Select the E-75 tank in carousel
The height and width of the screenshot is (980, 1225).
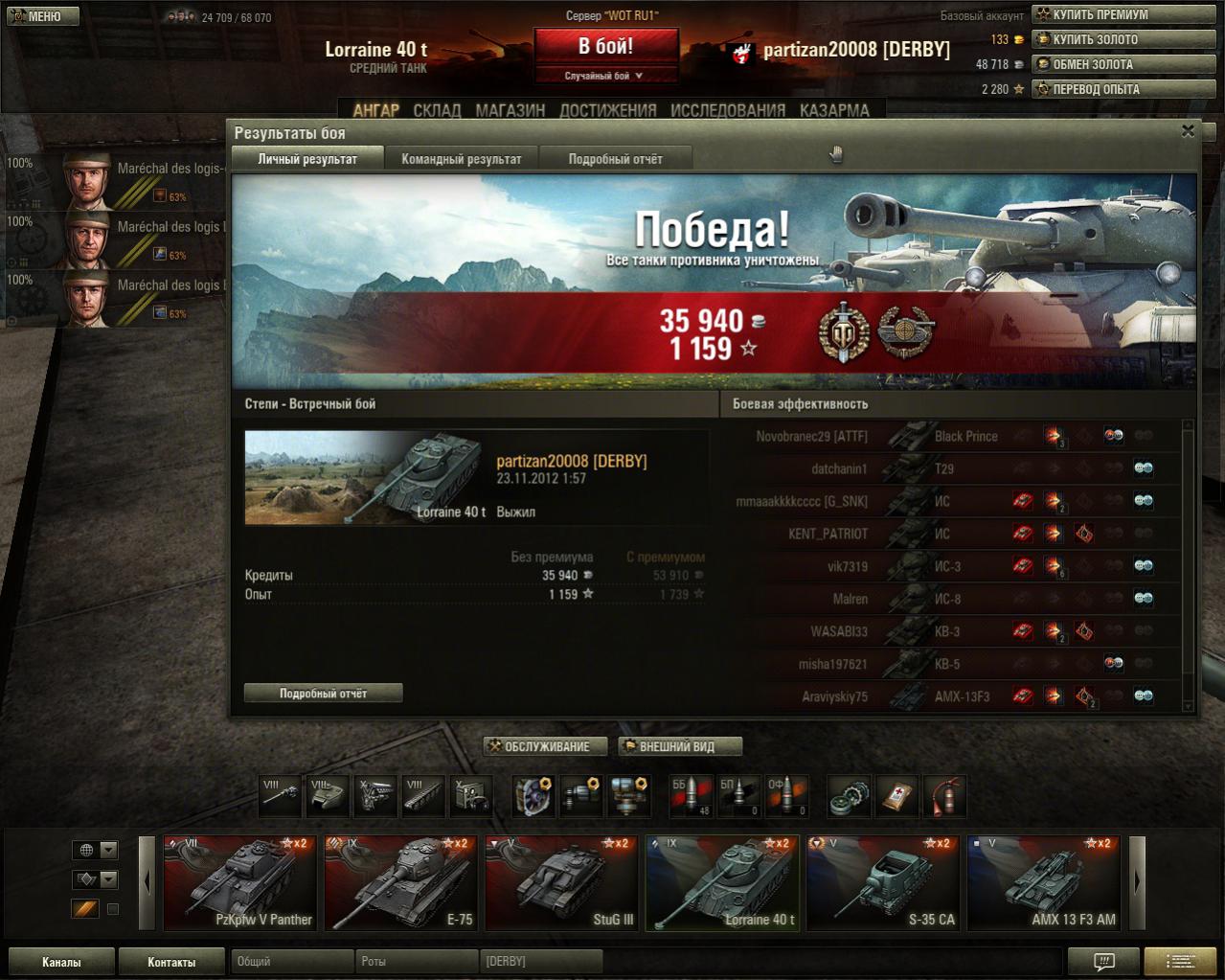point(400,883)
